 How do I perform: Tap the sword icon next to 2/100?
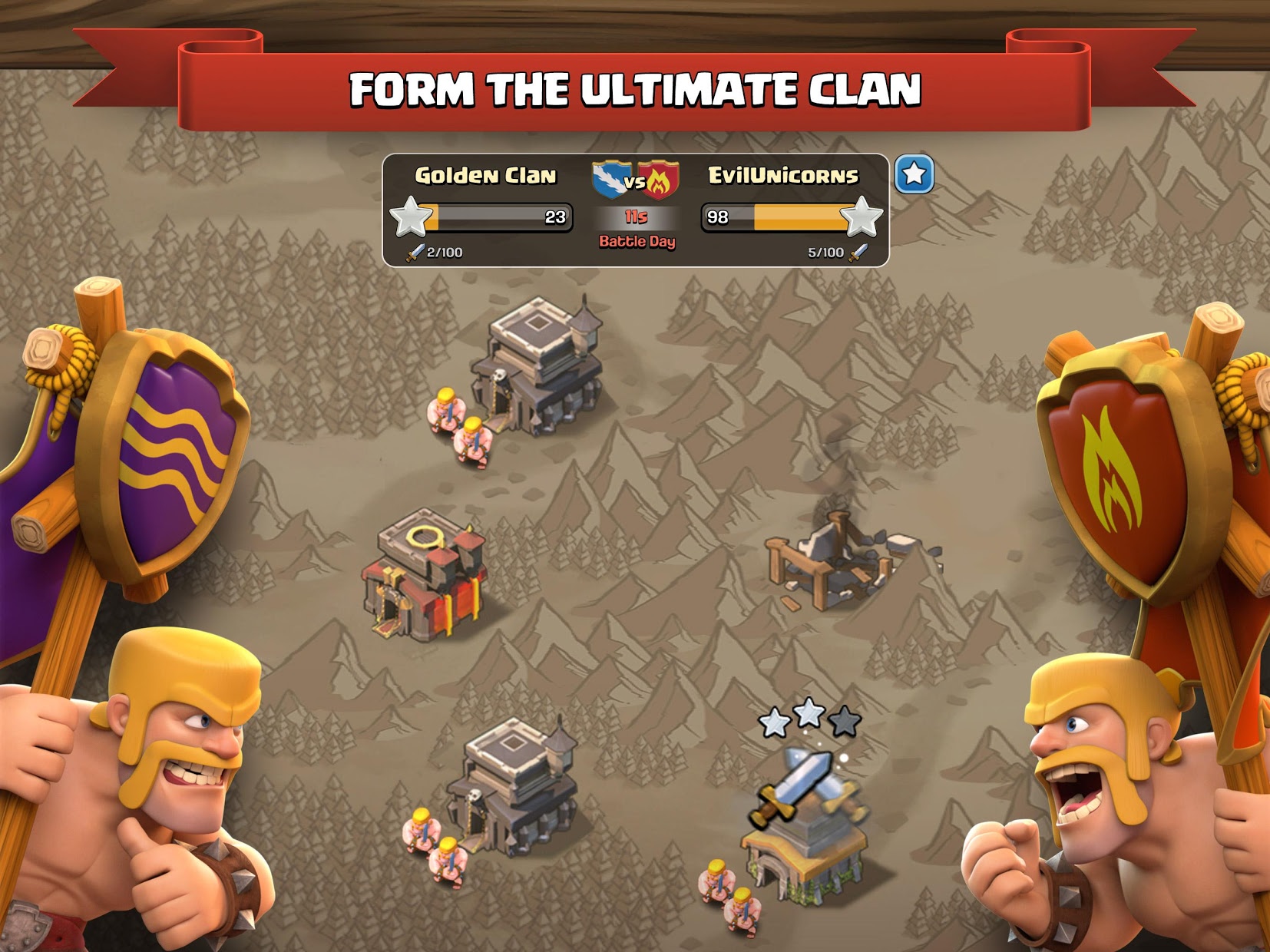coord(413,251)
